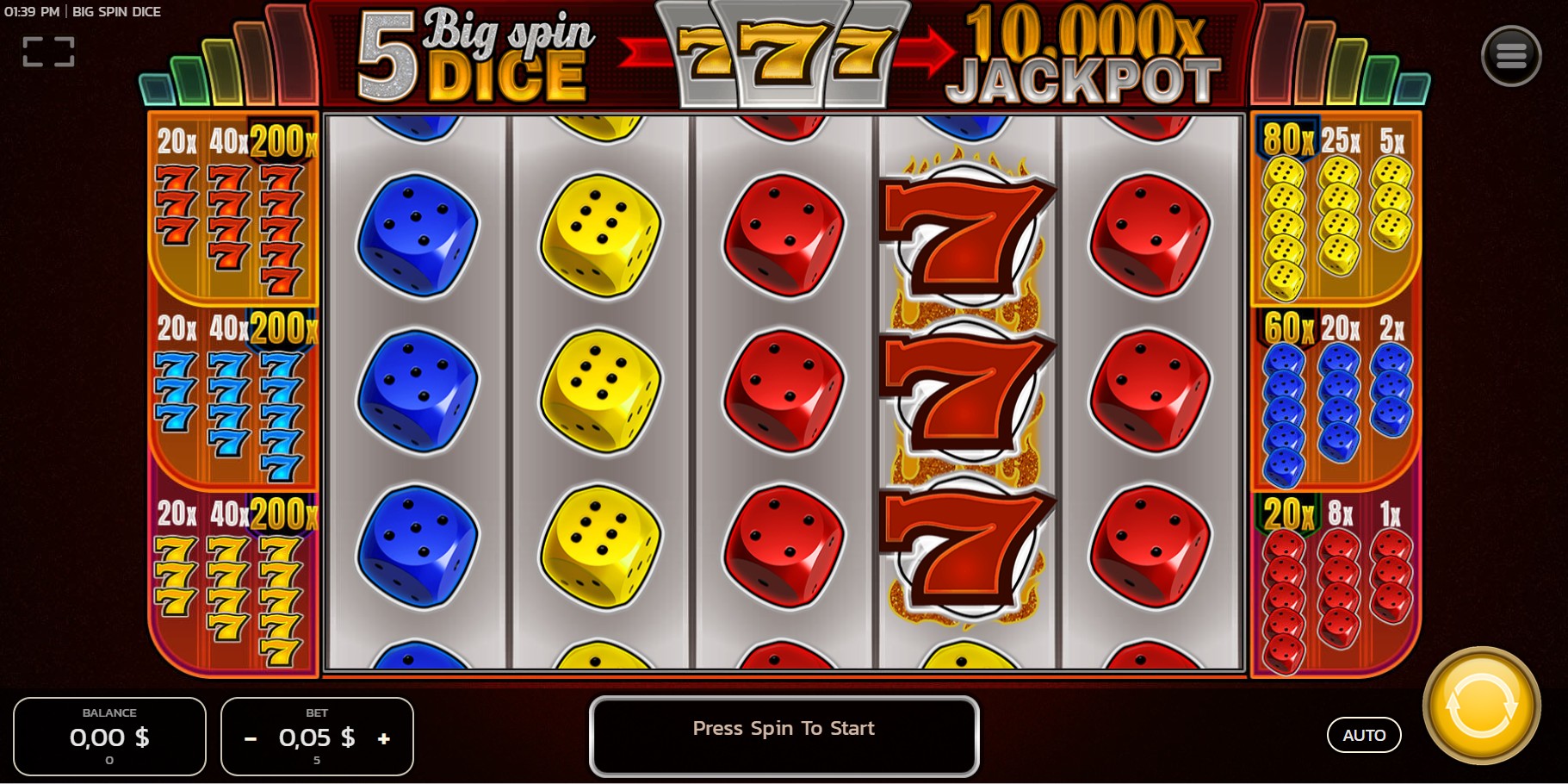Open the game menu via hamburger icon
The width and height of the screenshot is (1568, 784).
pos(1511,54)
